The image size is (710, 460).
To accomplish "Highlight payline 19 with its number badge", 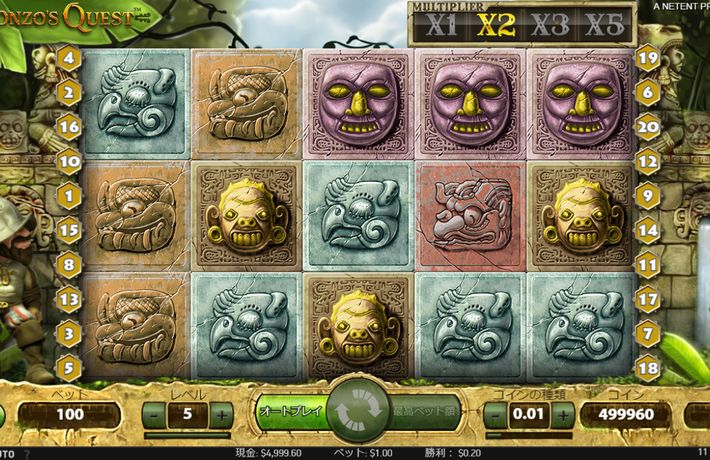I will tap(646, 58).
